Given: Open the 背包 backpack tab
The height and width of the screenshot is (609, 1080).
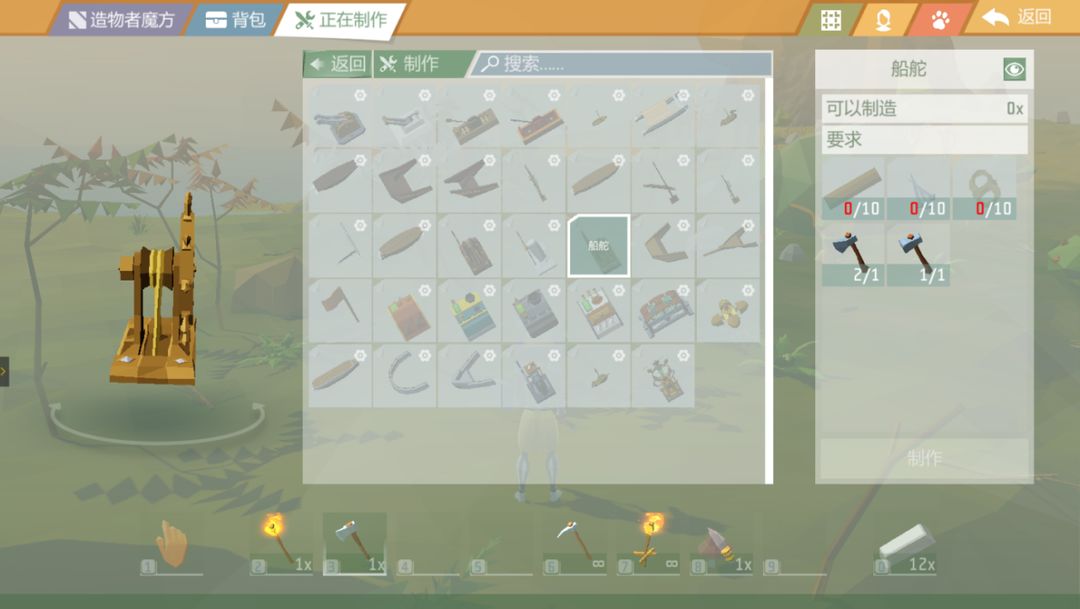Looking at the screenshot, I should [236, 20].
